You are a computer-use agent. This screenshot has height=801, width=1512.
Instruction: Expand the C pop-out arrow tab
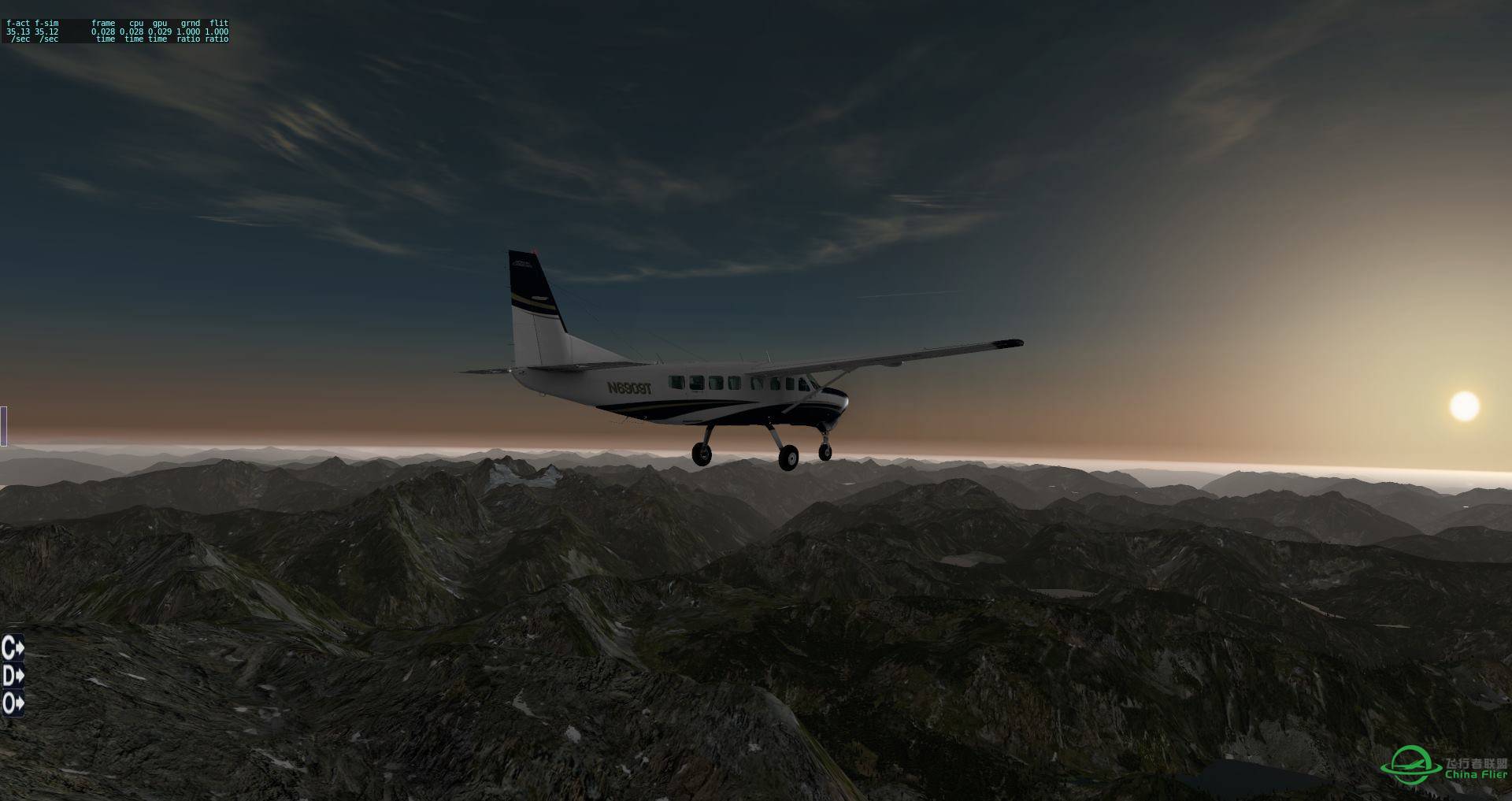tap(12, 649)
